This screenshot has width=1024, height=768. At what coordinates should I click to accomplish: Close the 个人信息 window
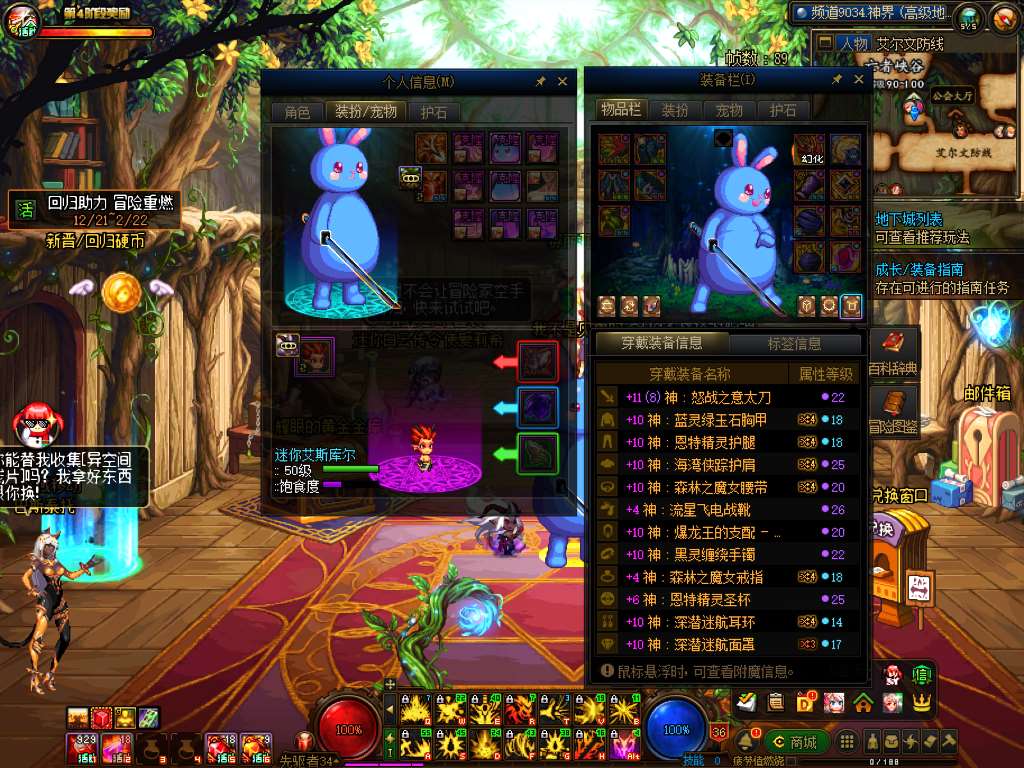tap(562, 82)
